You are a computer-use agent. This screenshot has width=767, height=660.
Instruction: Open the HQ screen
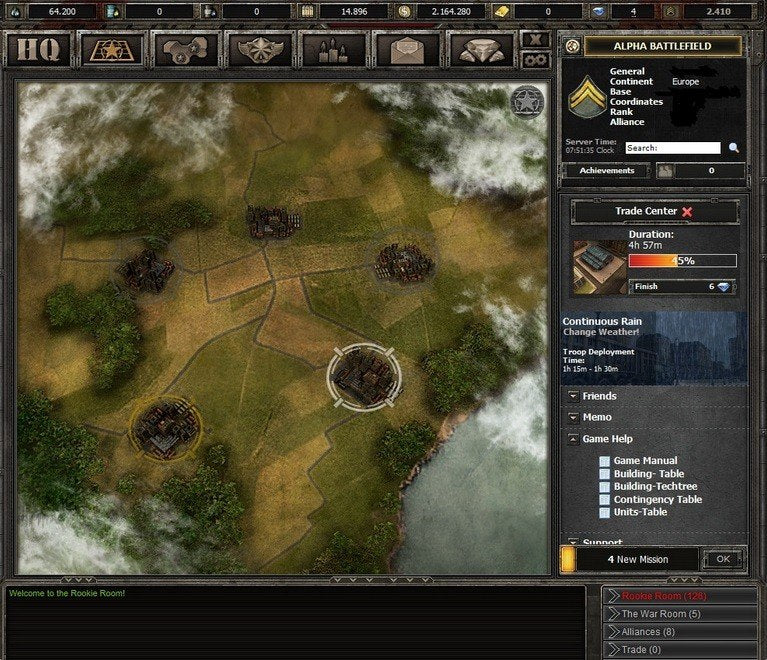point(38,50)
